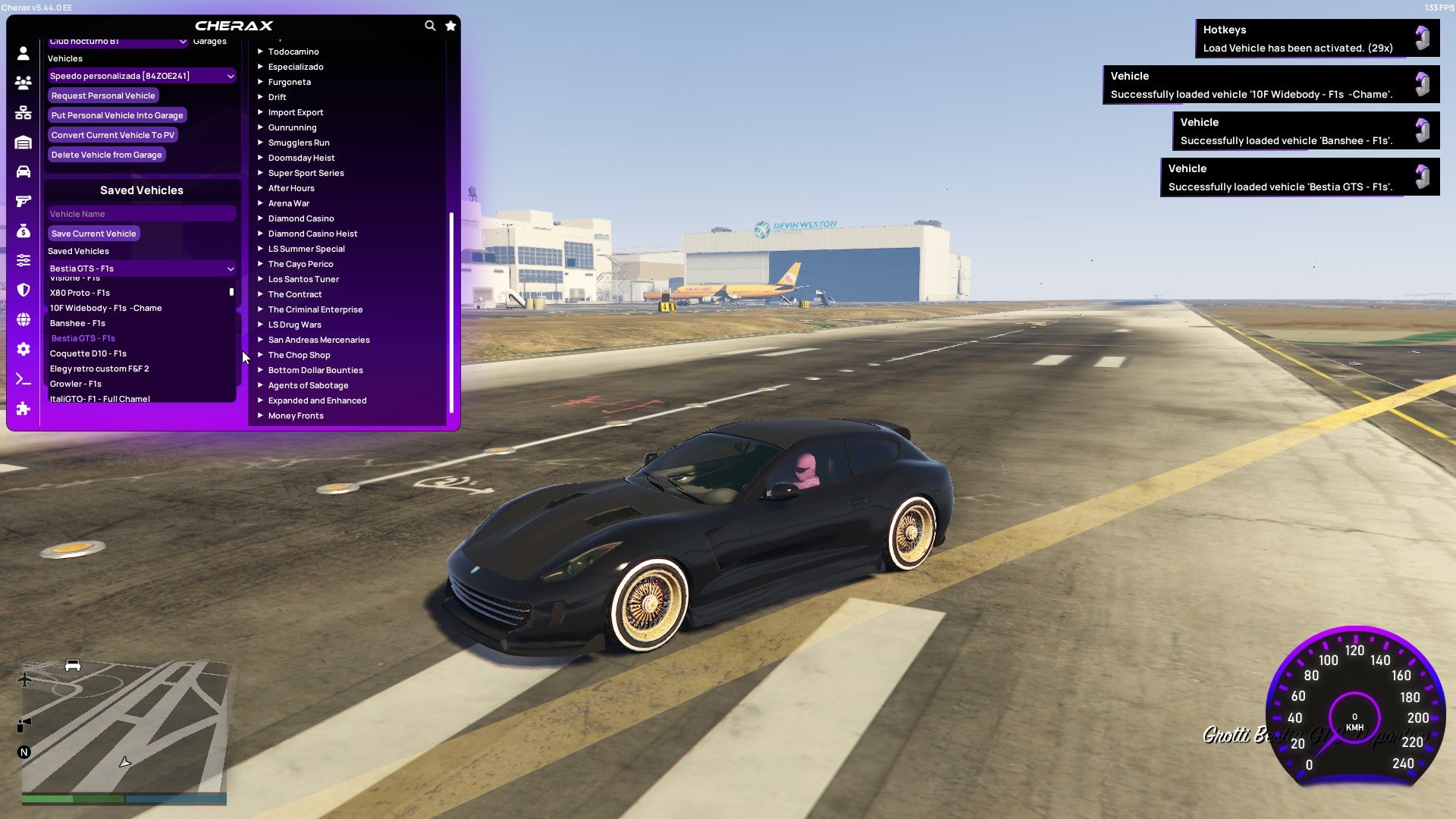Select the player profile icon in sidebar
The image size is (1456, 819).
pyautogui.click(x=22, y=53)
